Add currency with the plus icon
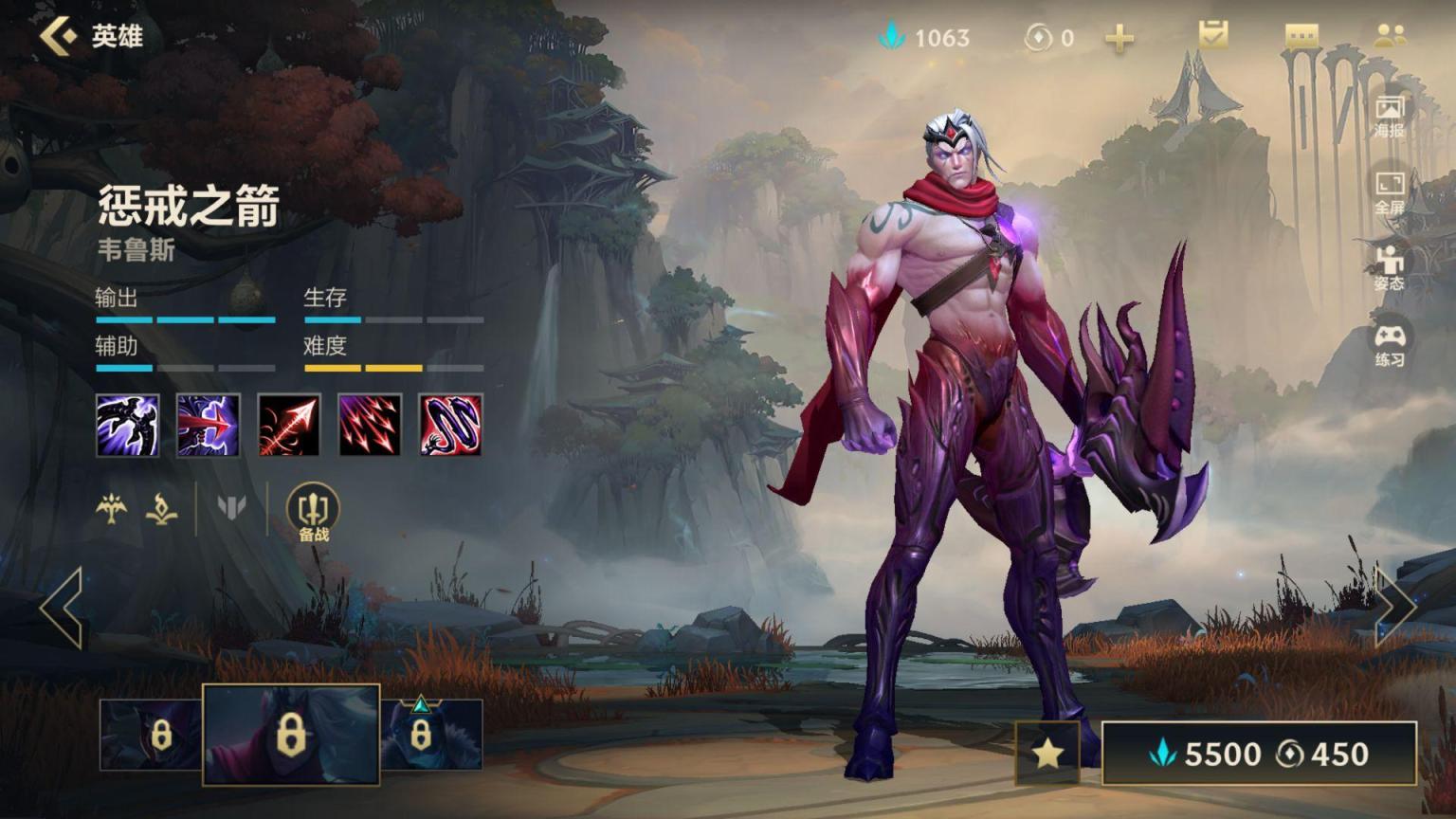1456x819 pixels. 1119,38
